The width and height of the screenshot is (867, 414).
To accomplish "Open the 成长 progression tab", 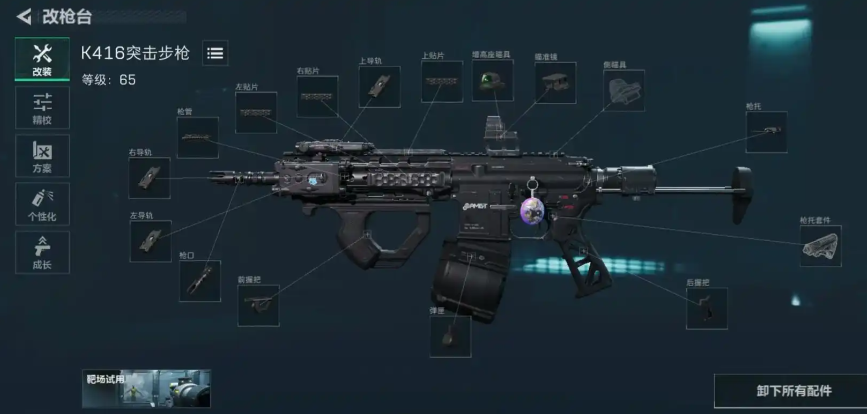I will 42,252.
